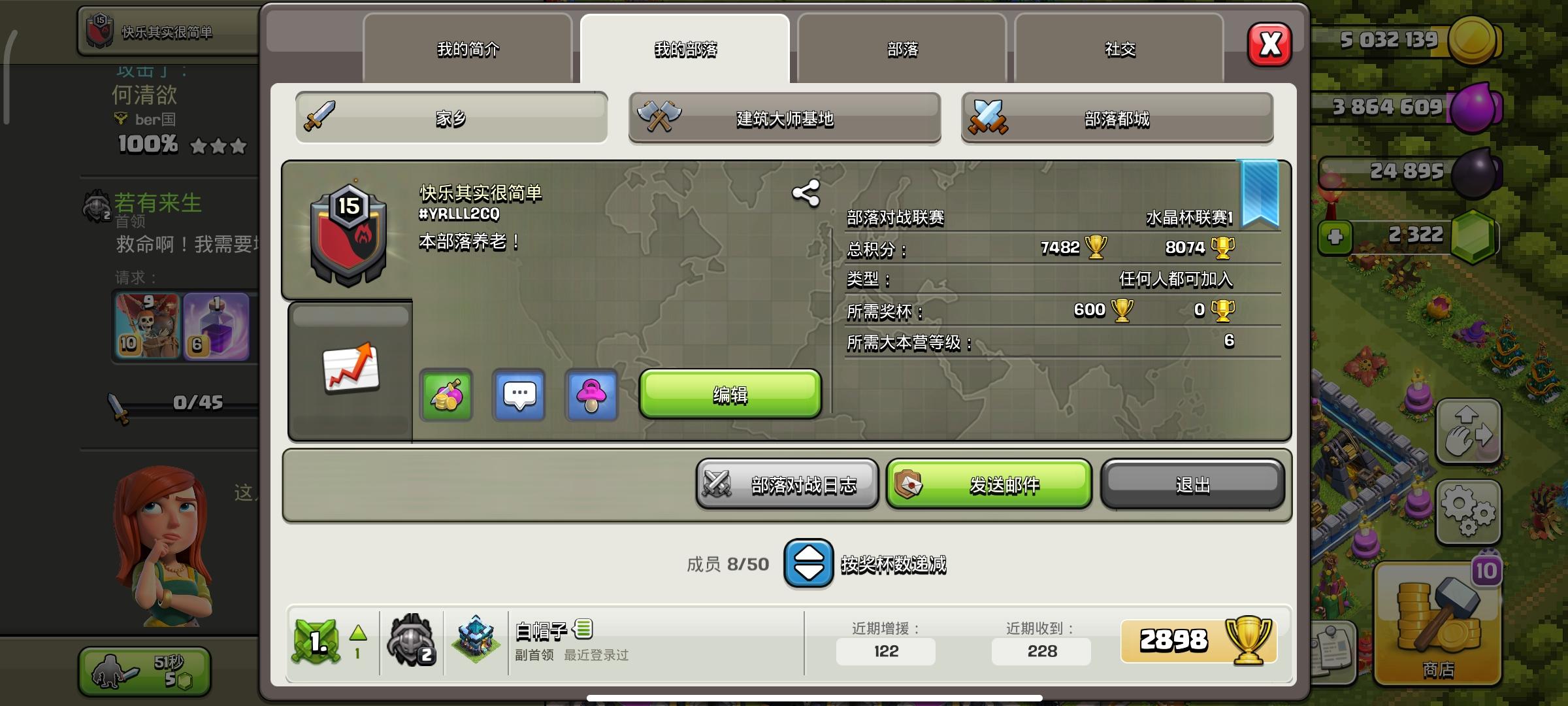The width and height of the screenshot is (1568, 706).
Task: Click the share clan invite icon
Action: coord(805,193)
